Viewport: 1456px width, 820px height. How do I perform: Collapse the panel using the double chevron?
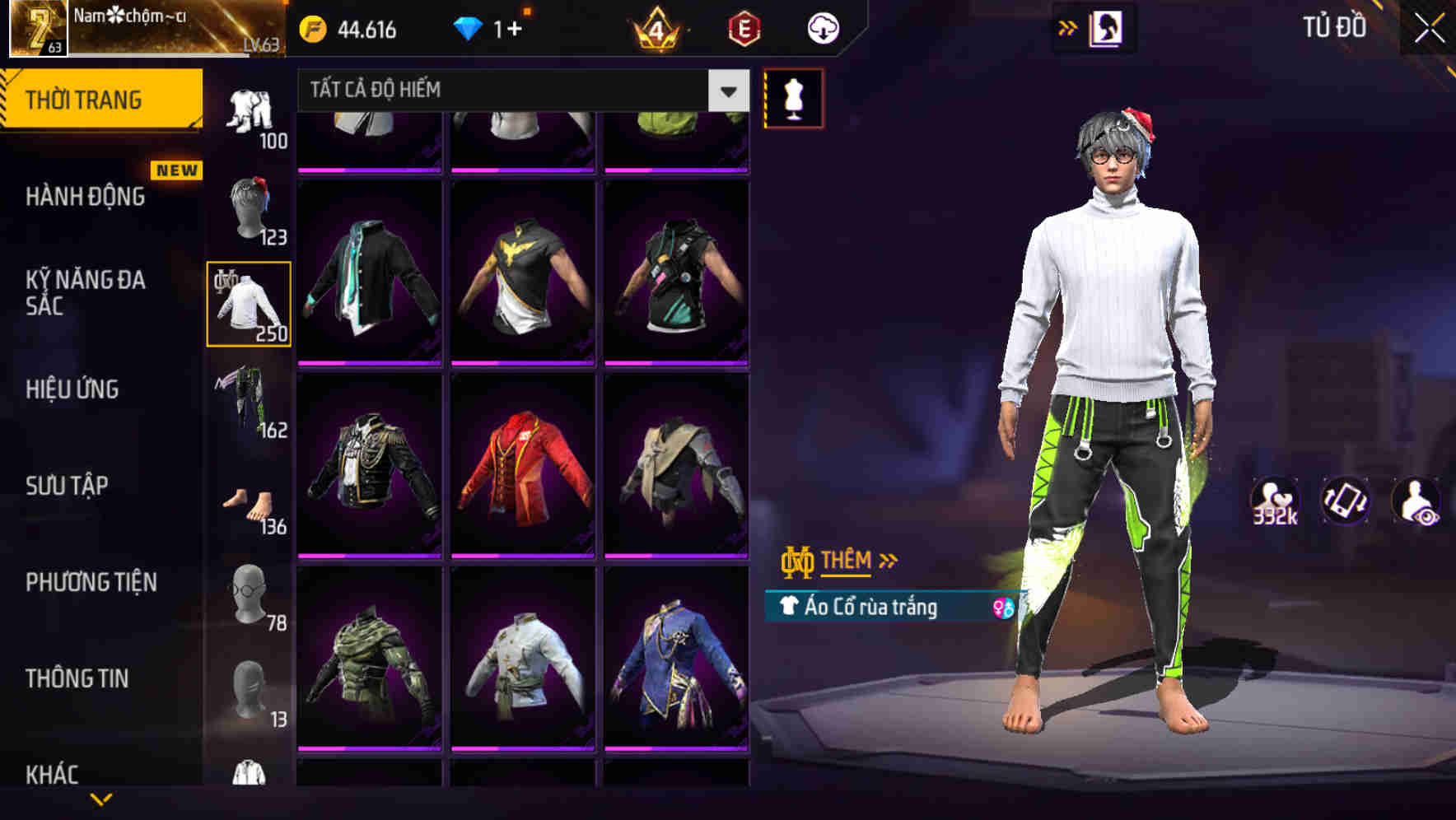pos(1068,27)
